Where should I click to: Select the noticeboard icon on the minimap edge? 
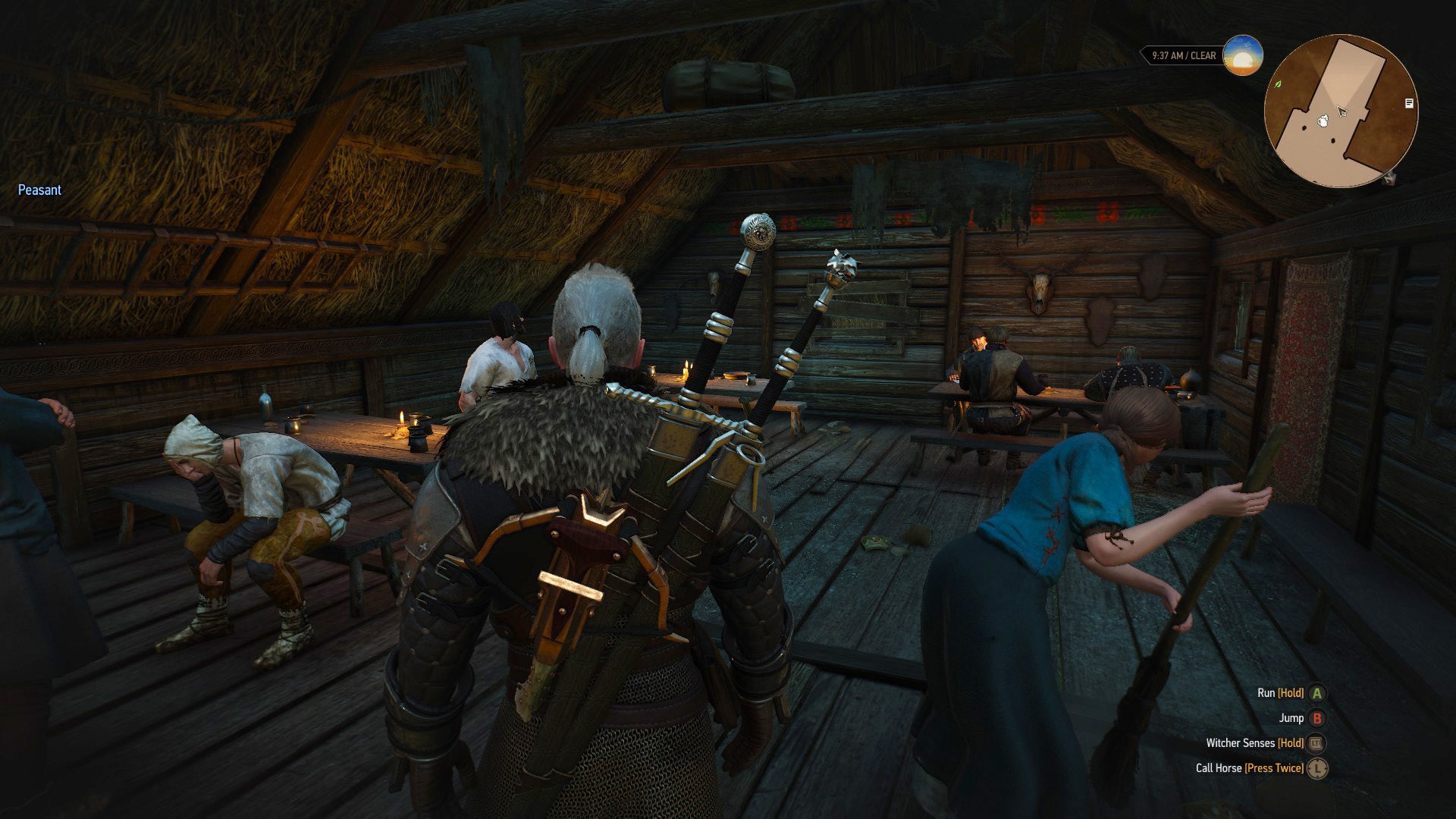pos(1409,102)
